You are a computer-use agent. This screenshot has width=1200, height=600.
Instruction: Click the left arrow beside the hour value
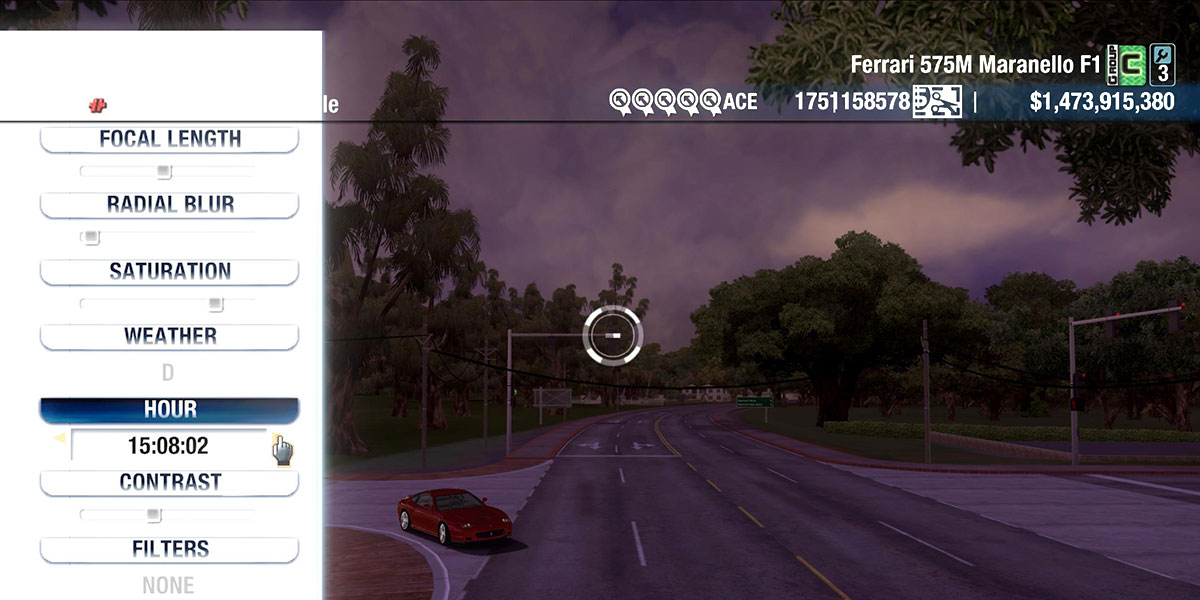(x=59, y=438)
